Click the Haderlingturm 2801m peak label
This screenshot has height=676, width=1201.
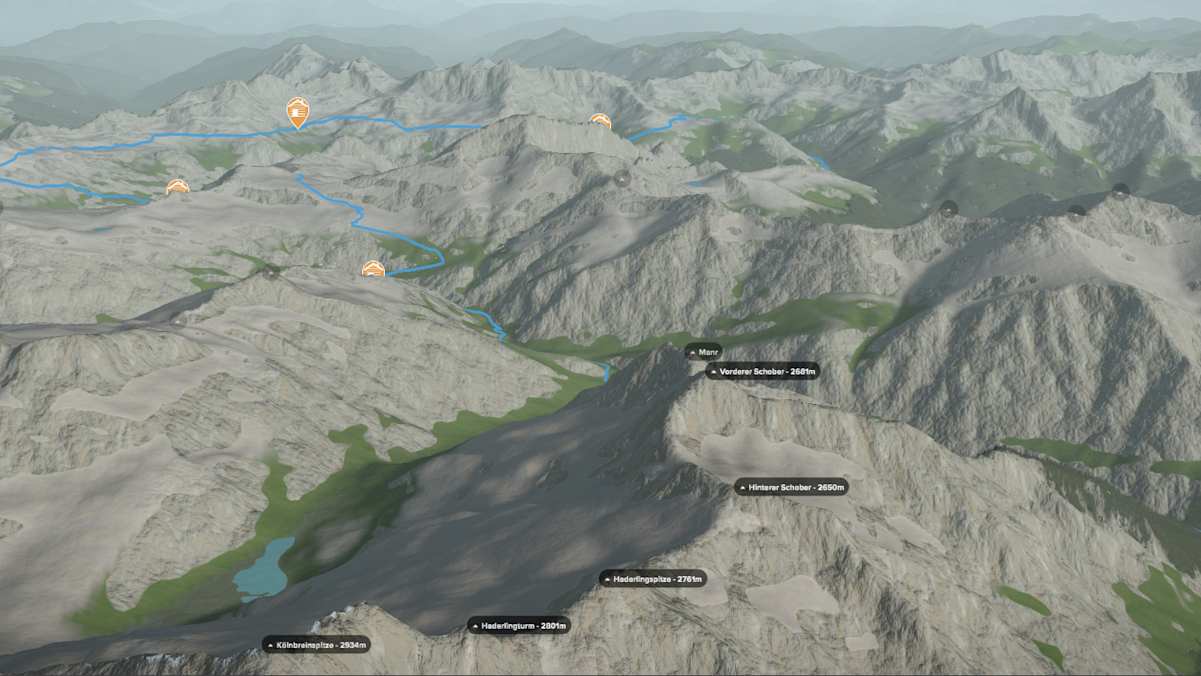pos(519,625)
